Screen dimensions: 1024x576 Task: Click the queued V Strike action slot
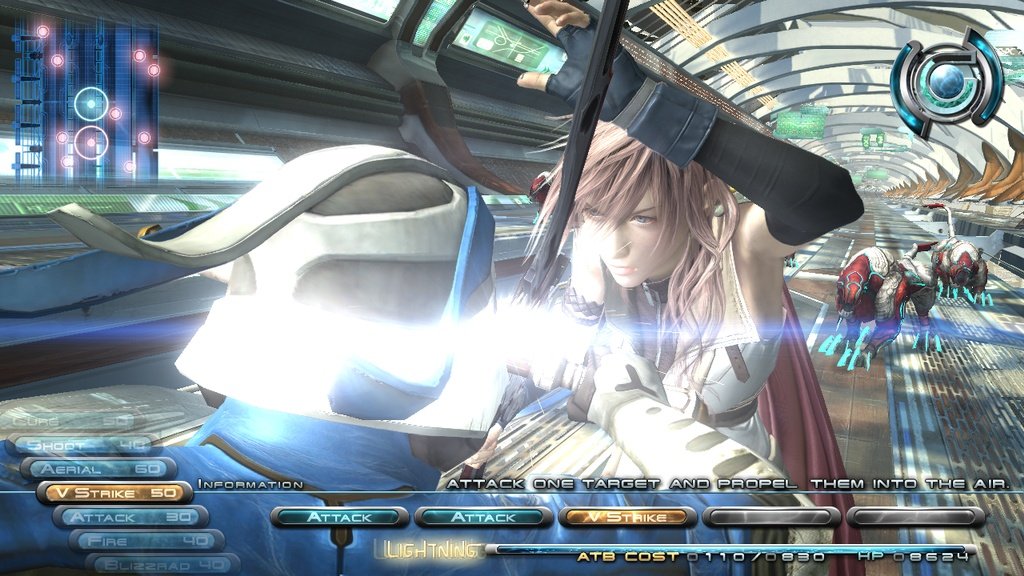(x=626, y=517)
